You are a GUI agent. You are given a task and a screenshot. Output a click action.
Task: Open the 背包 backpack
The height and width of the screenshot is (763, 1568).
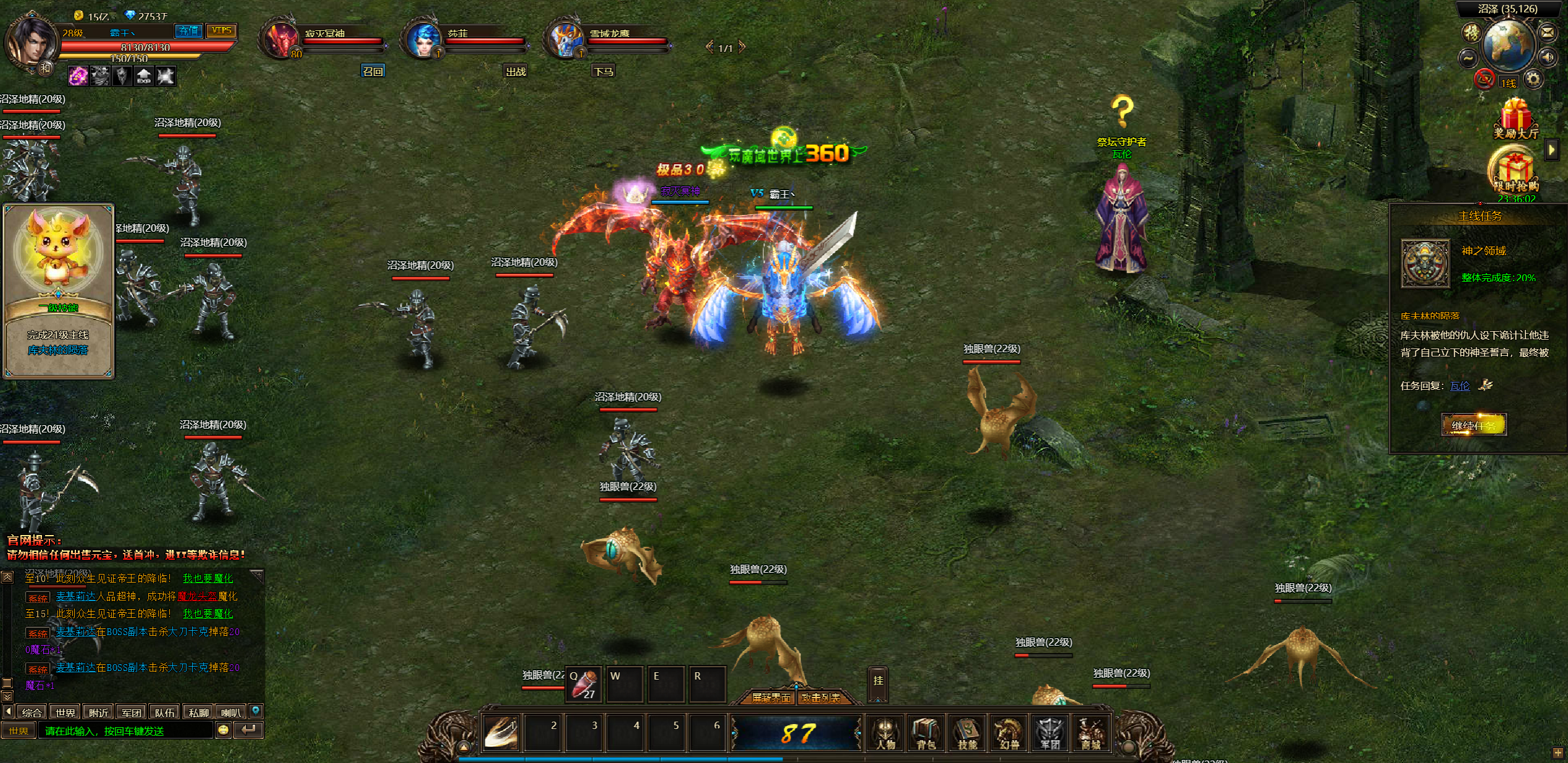point(926,733)
